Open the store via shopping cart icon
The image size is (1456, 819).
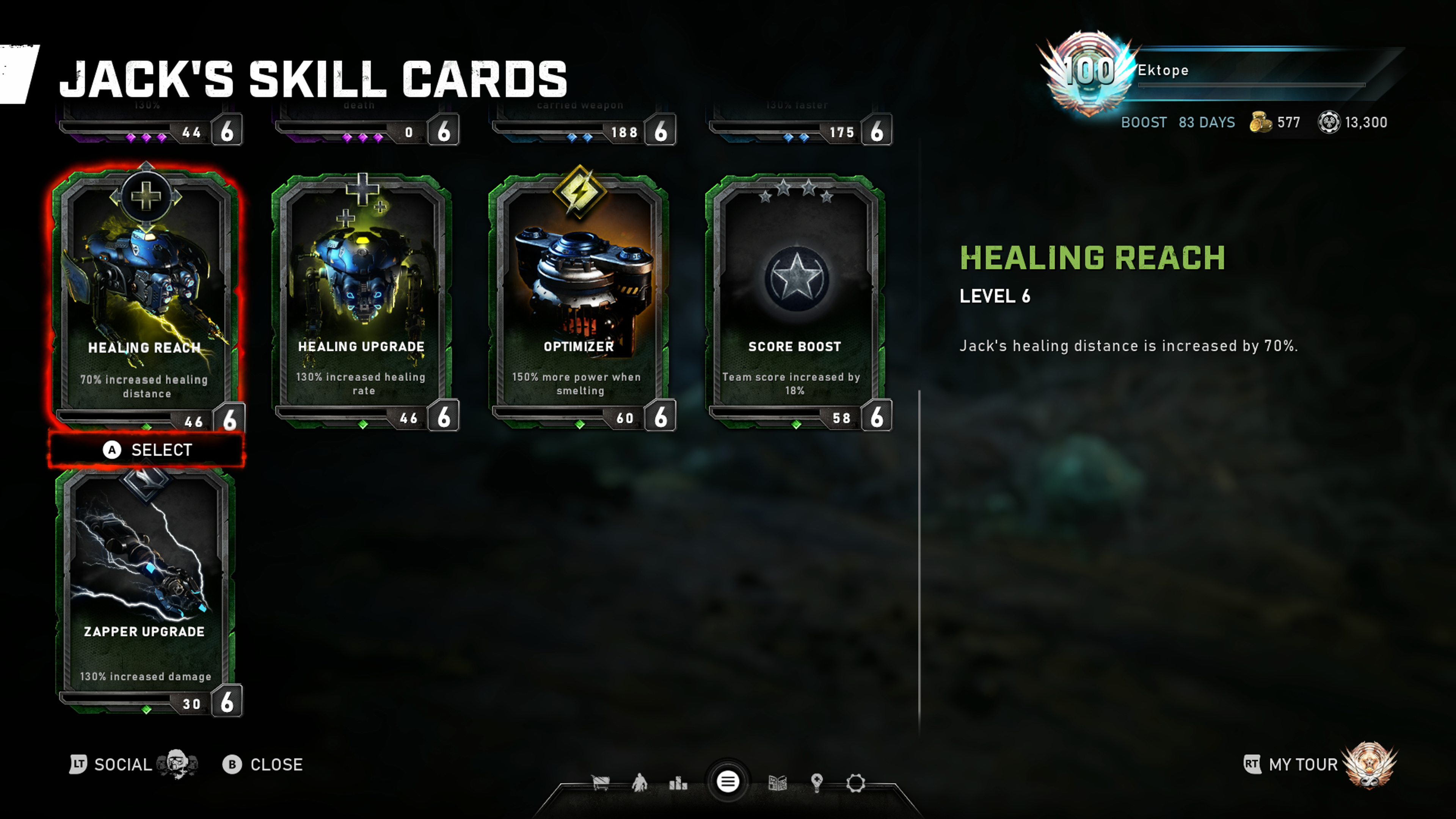point(600,783)
